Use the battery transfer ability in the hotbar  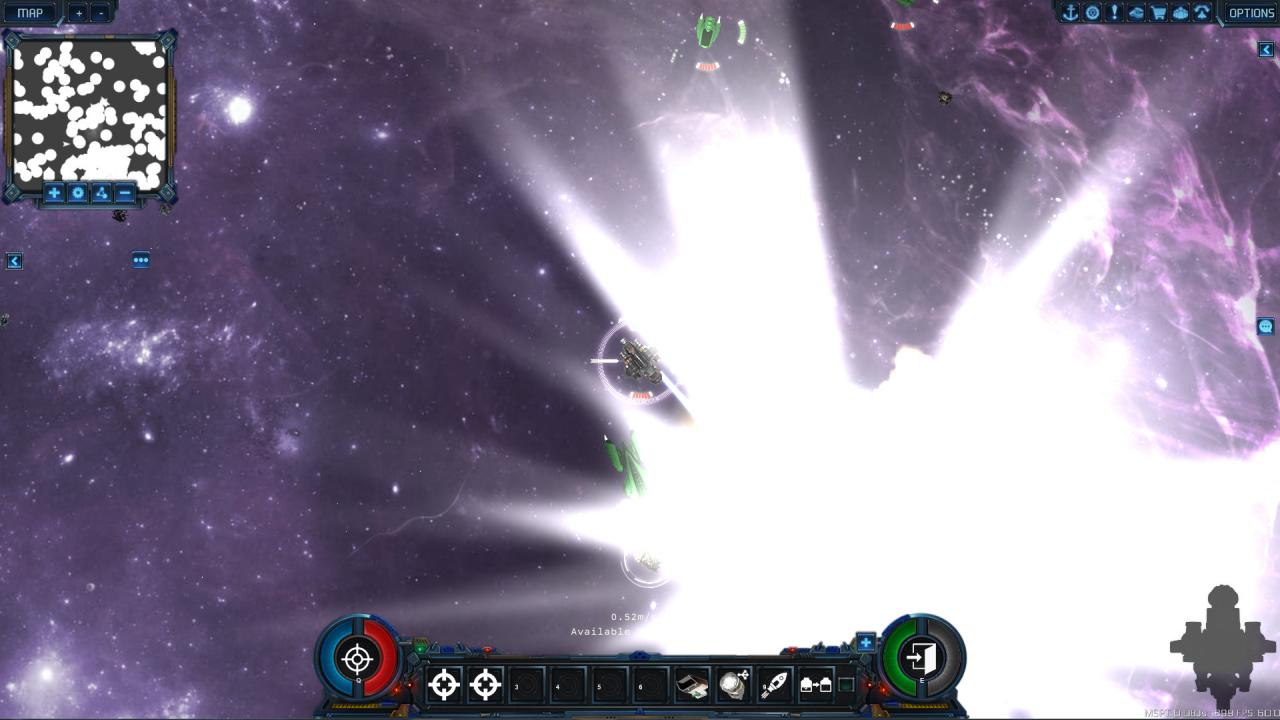(816, 685)
